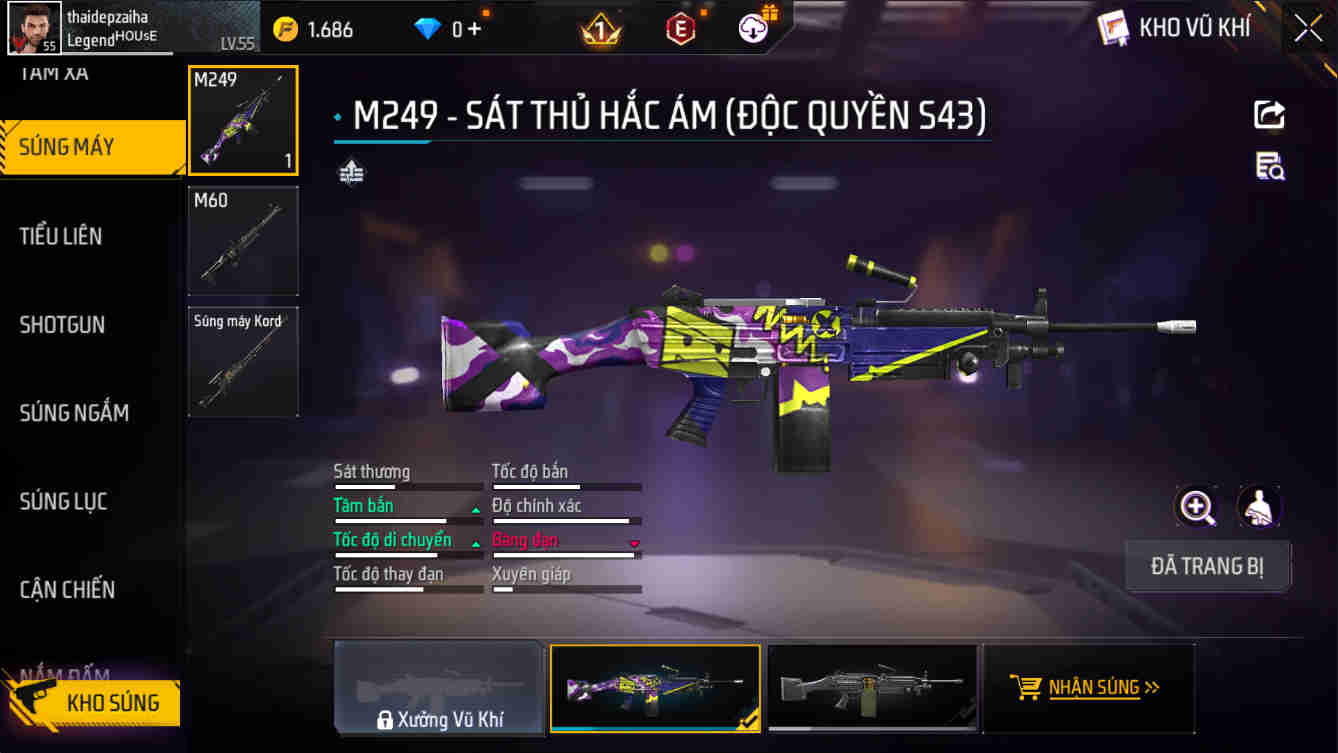Expand the Tầm bắn stat indicator arrow
The width and height of the screenshot is (1338, 753).
click(x=475, y=511)
